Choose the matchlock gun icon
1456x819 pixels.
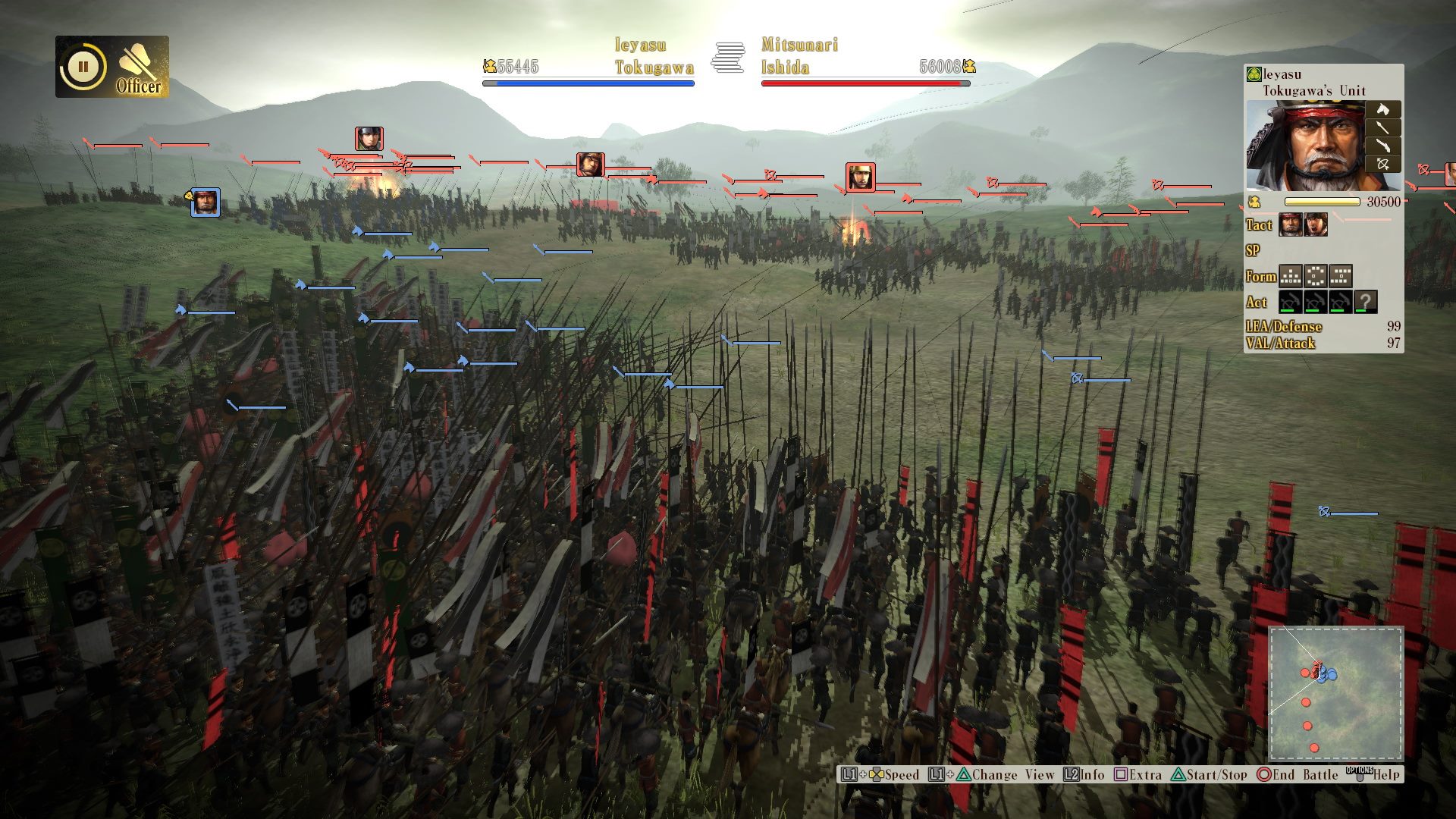click(1382, 146)
